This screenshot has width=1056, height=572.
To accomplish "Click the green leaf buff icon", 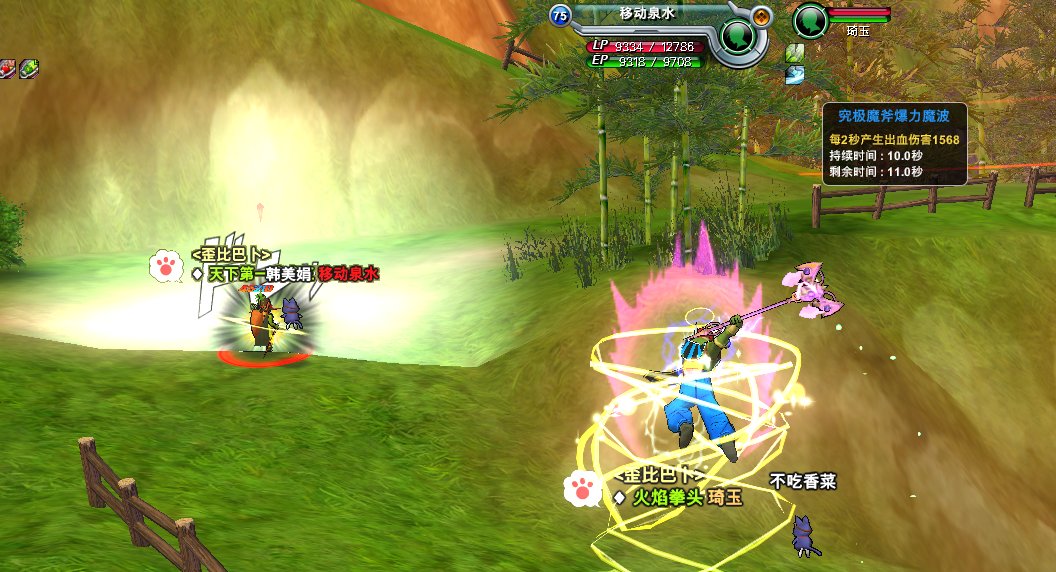I will pyautogui.click(x=795, y=53).
